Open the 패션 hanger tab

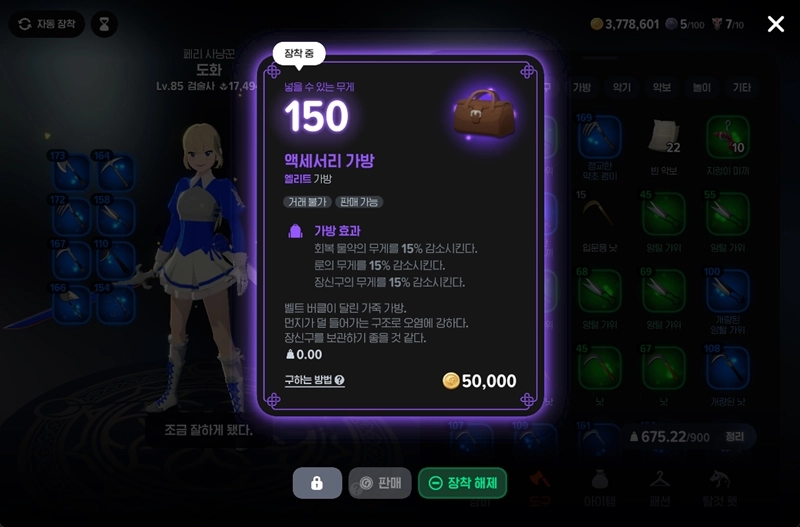pos(658,486)
